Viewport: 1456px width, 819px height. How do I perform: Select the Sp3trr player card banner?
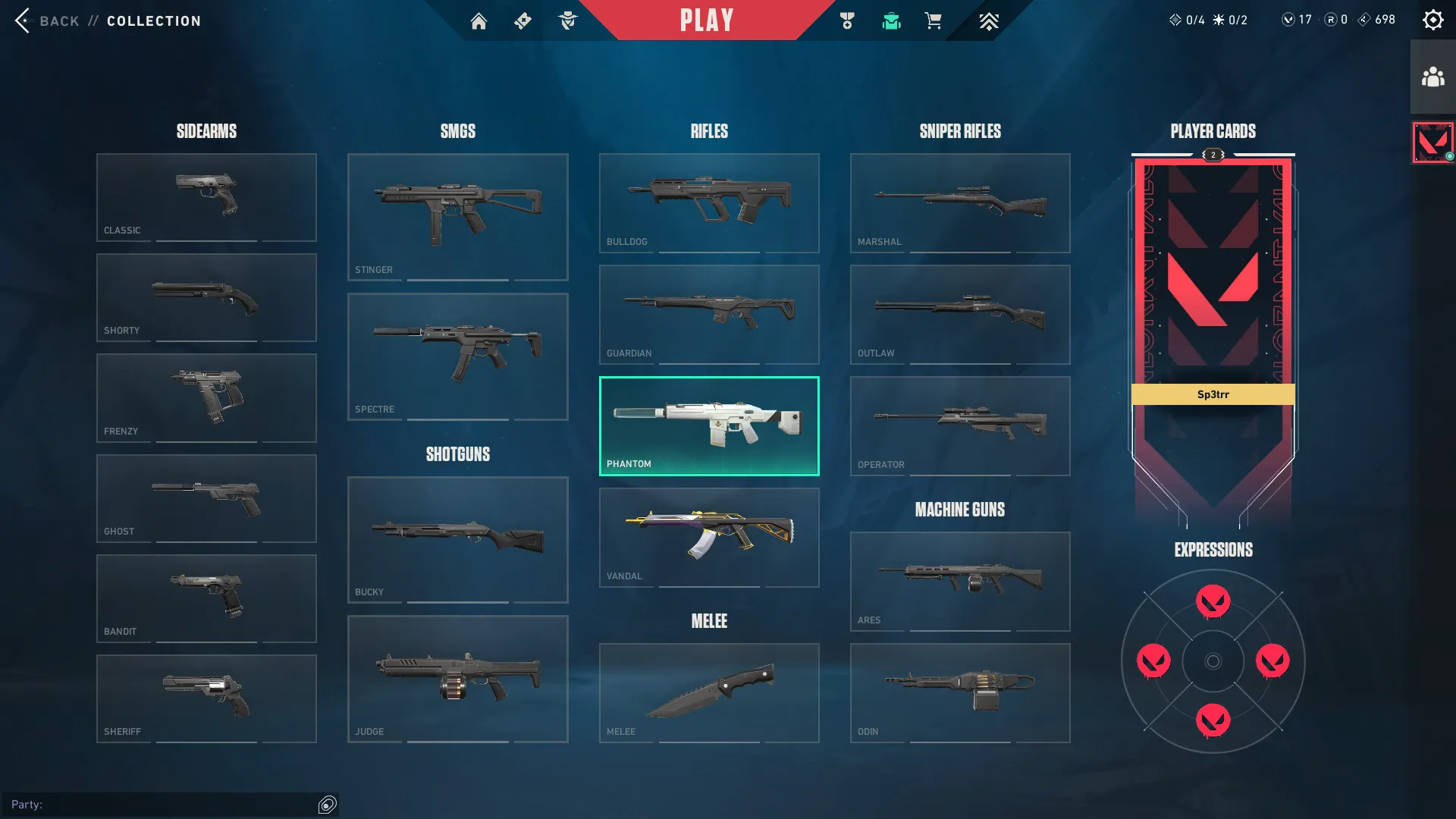(1213, 394)
